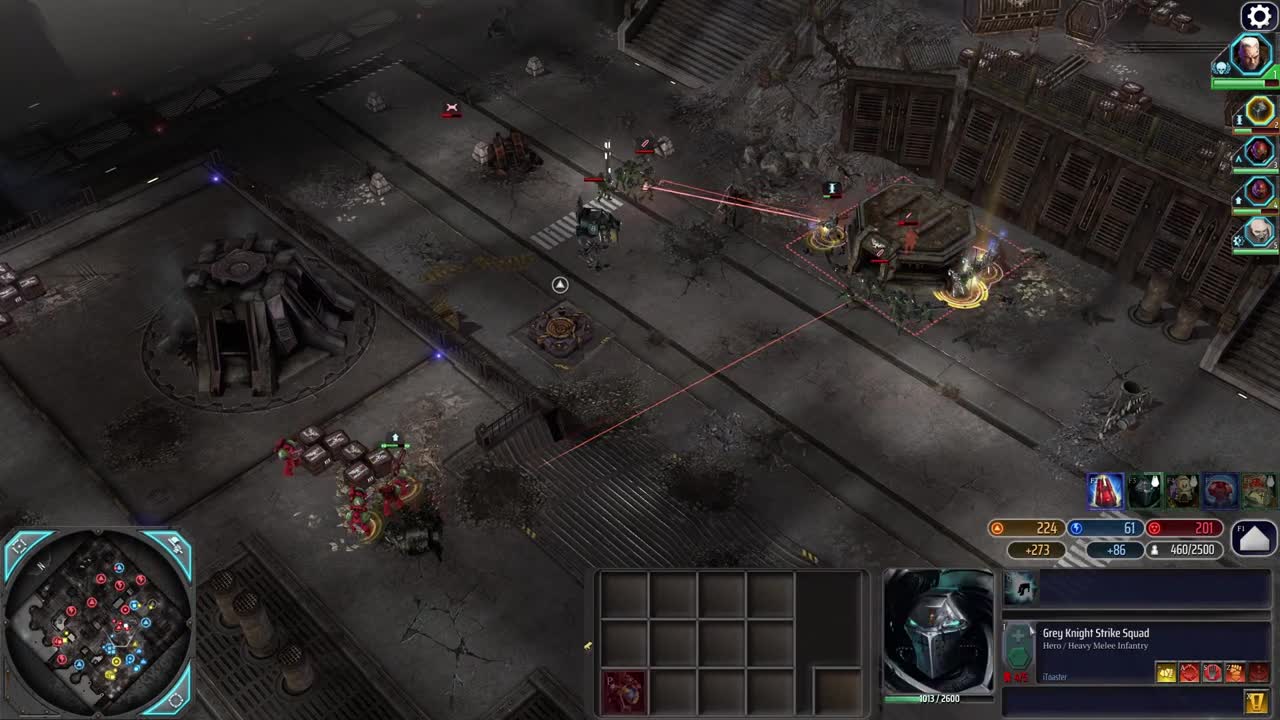Open the settings gear in the top right
The height and width of the screenshot is (720, 1280).
(1259, 15)
